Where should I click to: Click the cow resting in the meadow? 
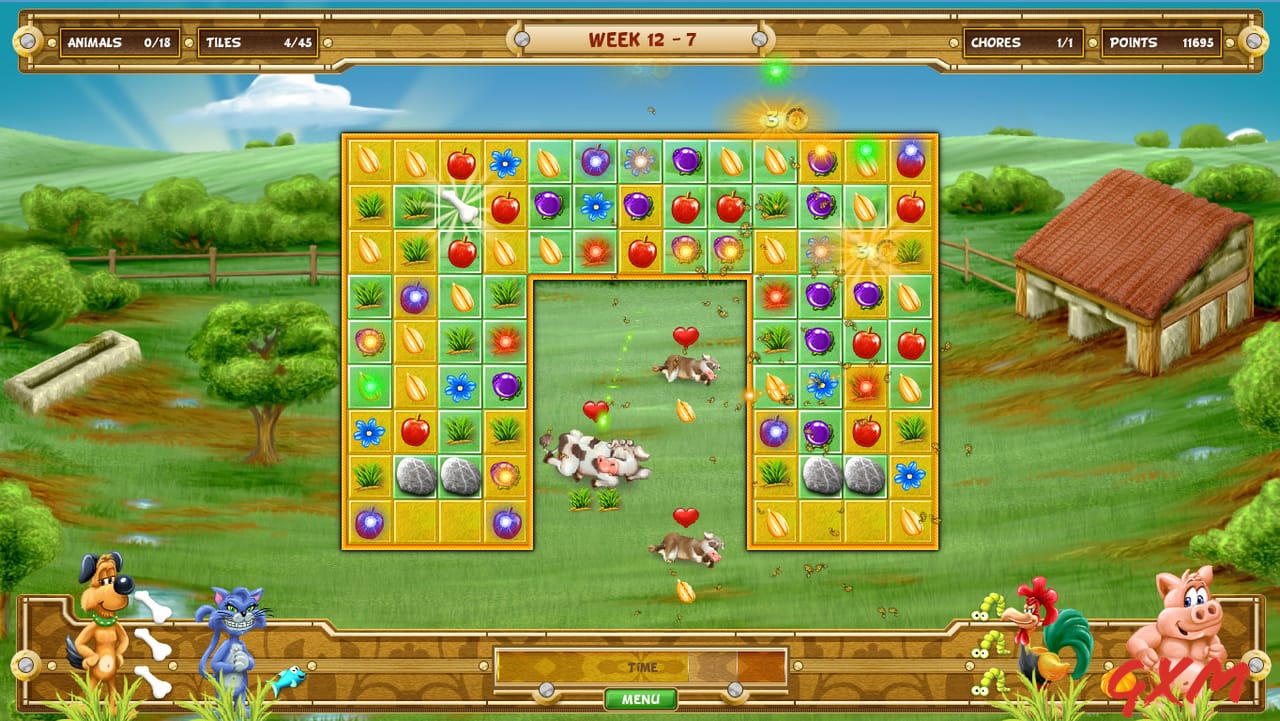tap(596, 459)
